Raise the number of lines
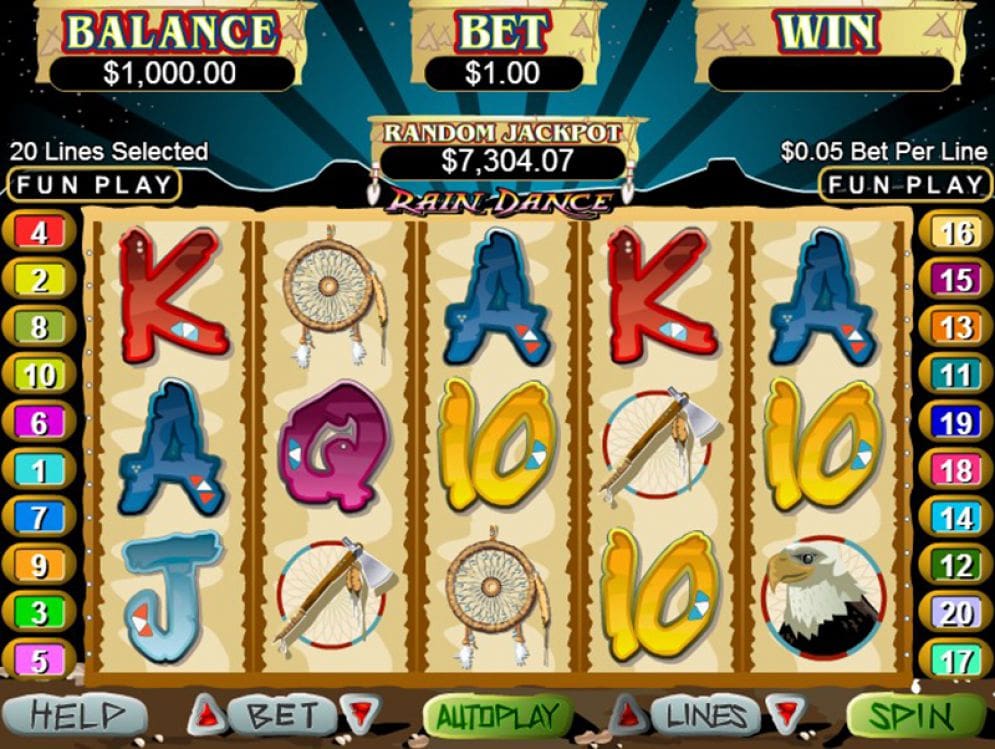The width and height of the screenshot is (995, 749). coord(626,715)
